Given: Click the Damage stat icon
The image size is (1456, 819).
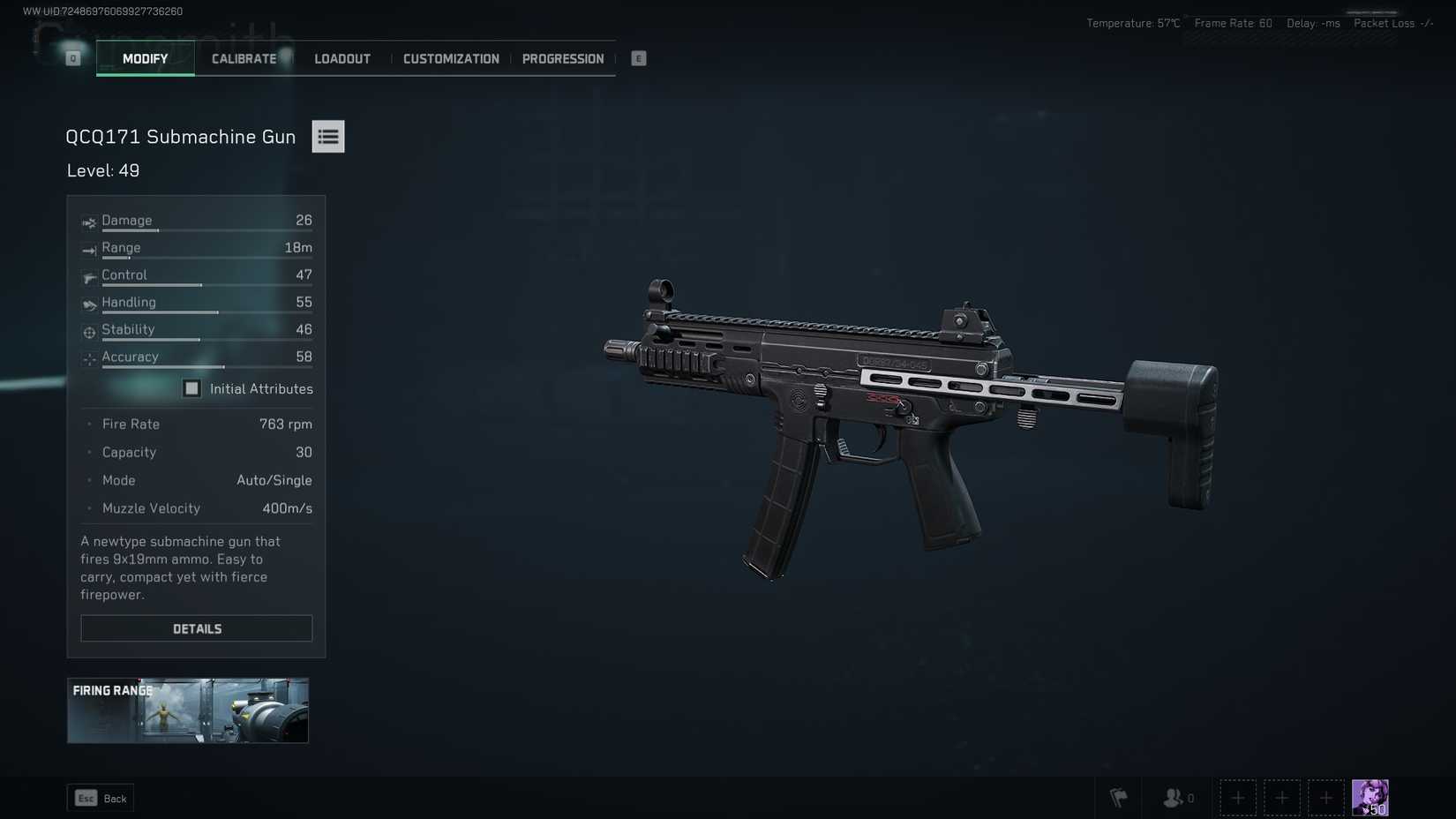Looking at the screenshot, I should [88, 222].
